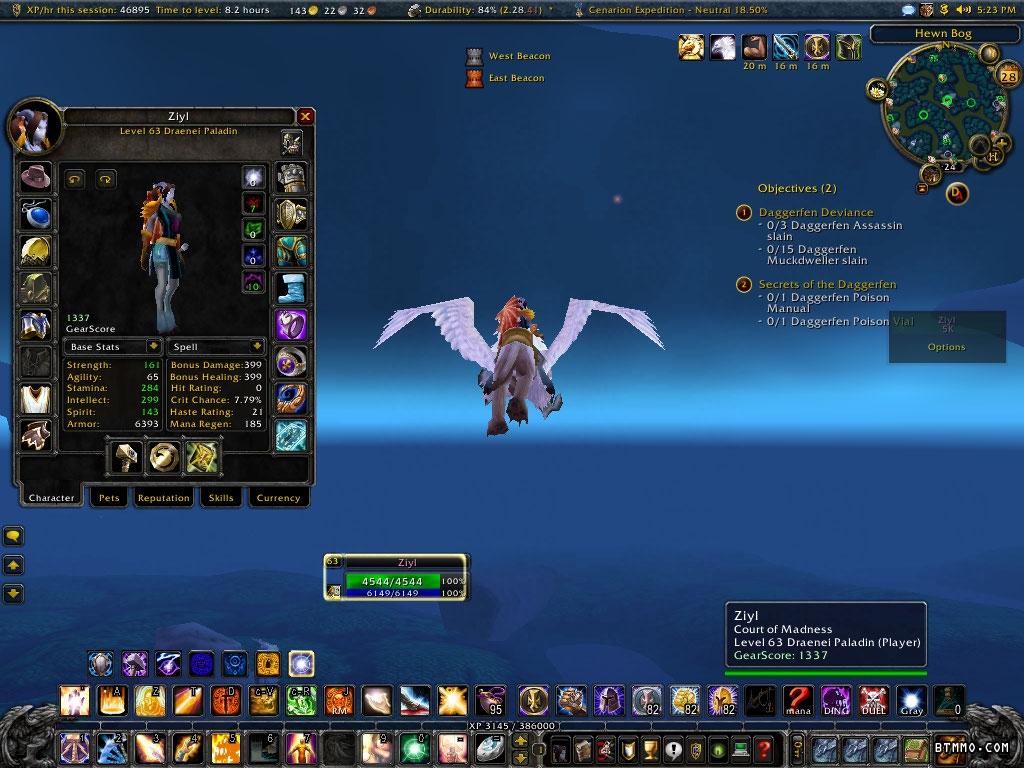The height and width of the screenshot is (768, 1024).
Task: Switch to the Currency tab
Action: coord(278,497)
